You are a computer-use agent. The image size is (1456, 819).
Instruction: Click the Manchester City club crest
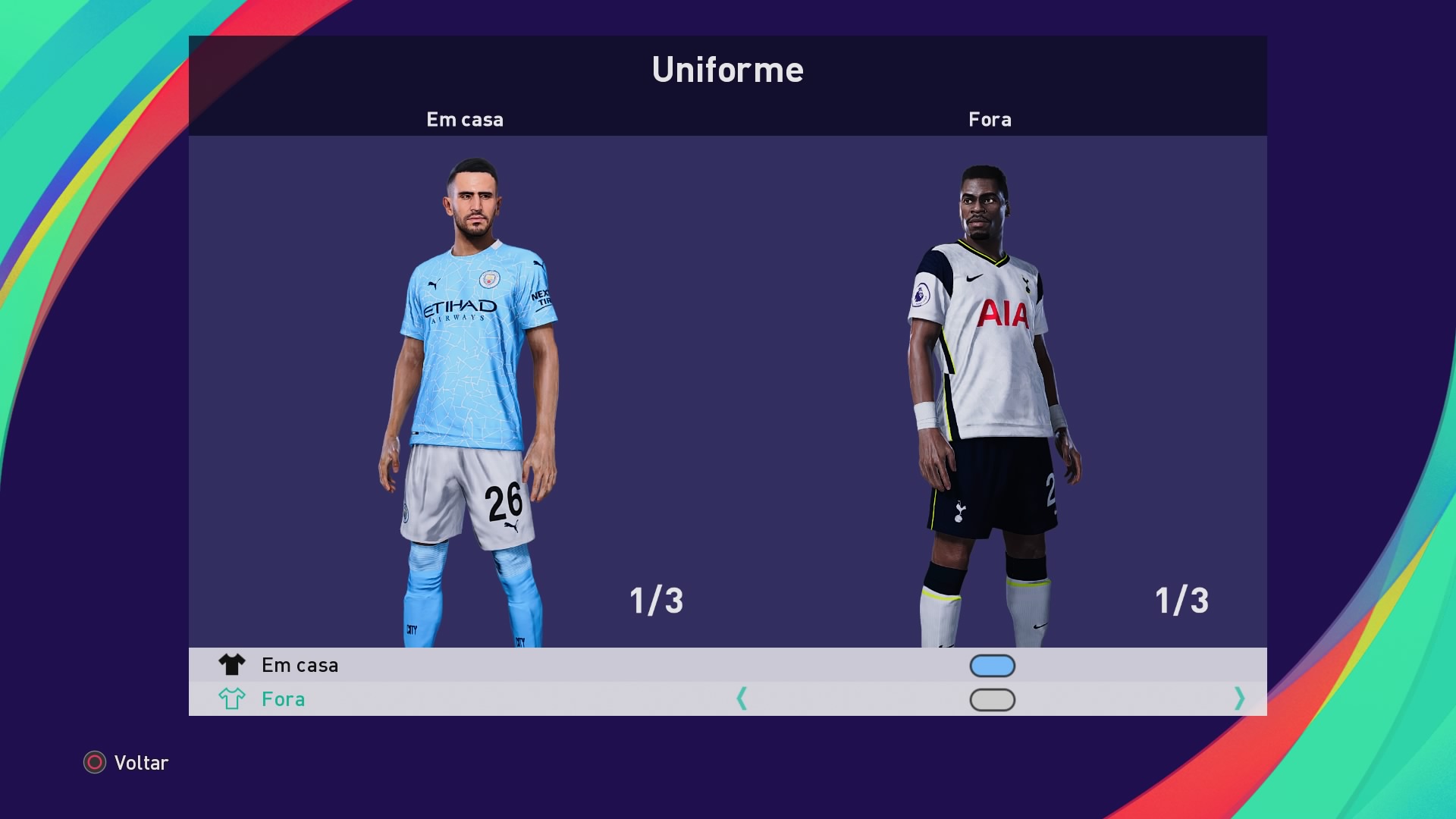490,279
